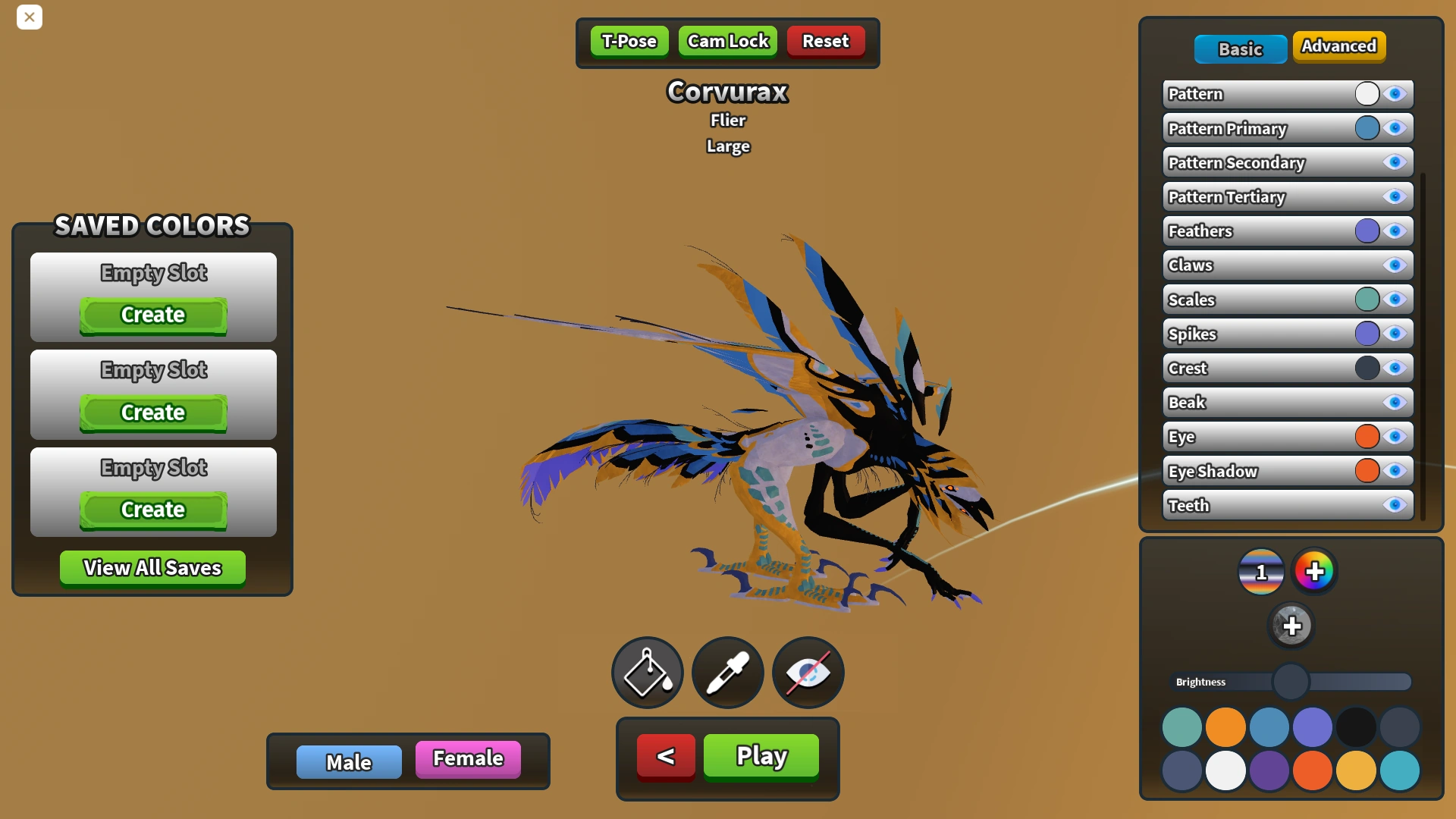Click the plus icon to add a color
1456x819 pixels.
click(x=1293, y=626)
